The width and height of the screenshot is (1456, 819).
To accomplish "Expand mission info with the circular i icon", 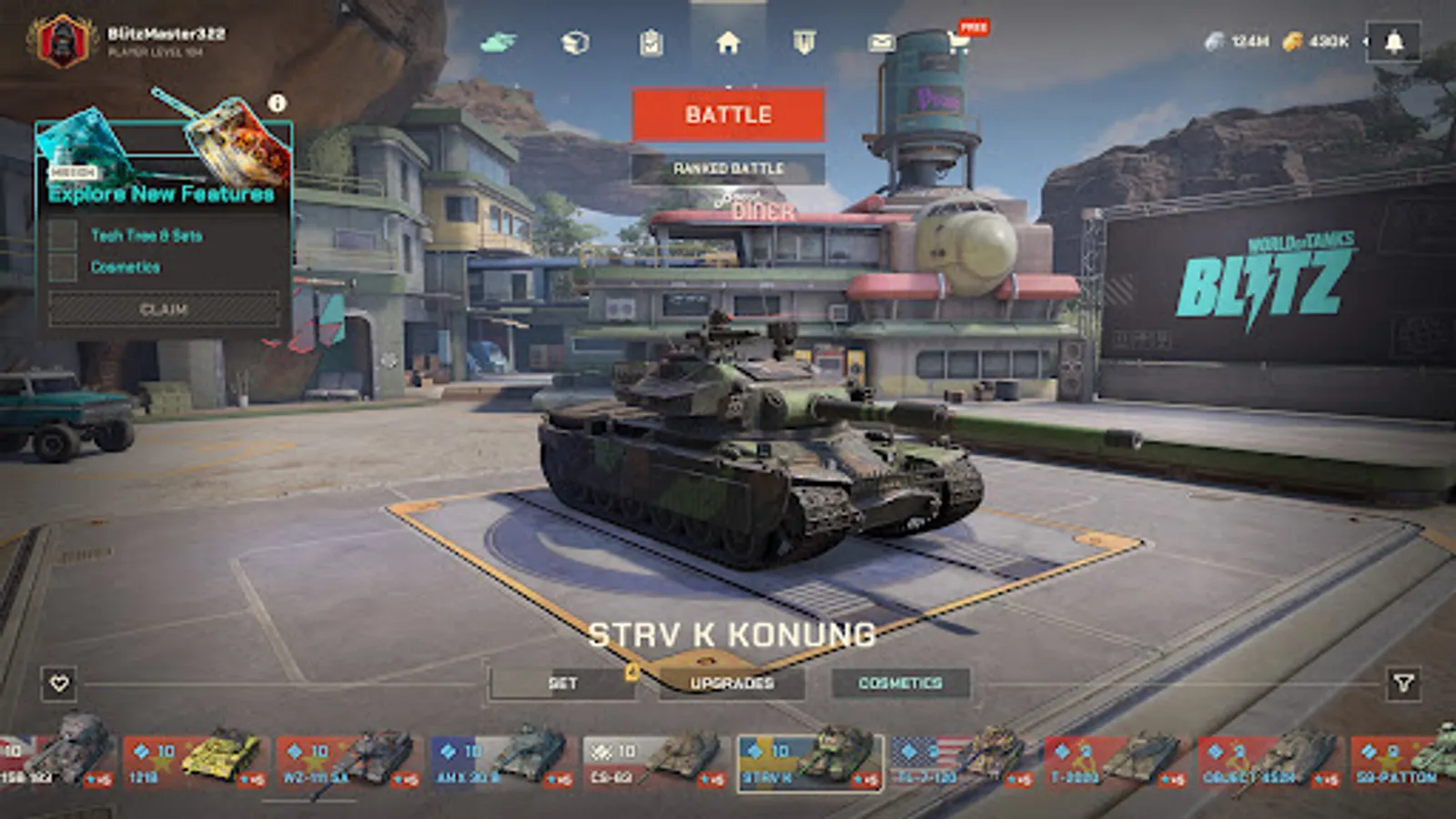I will (276, 105).
